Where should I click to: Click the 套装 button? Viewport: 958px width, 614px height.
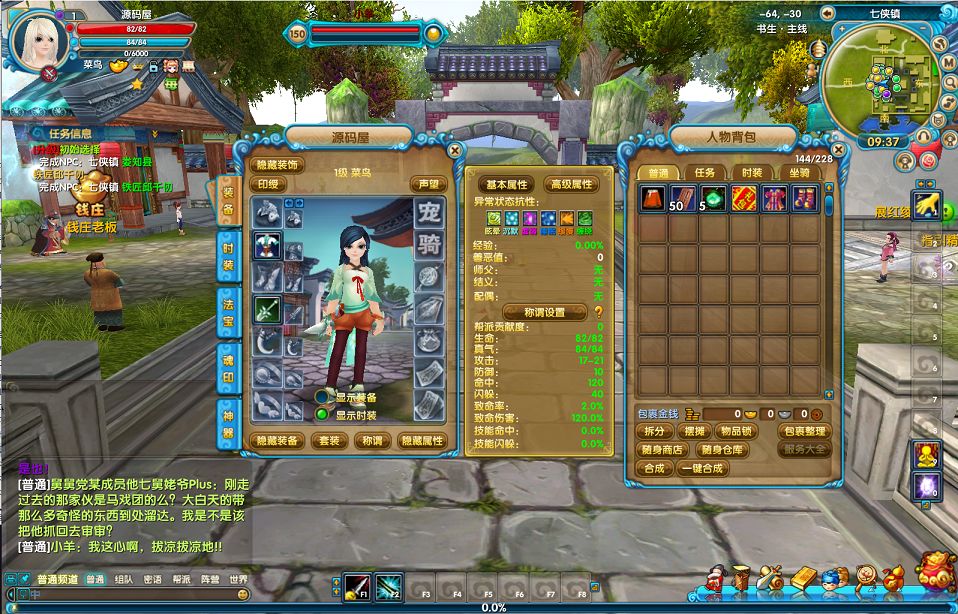point(330,441)
